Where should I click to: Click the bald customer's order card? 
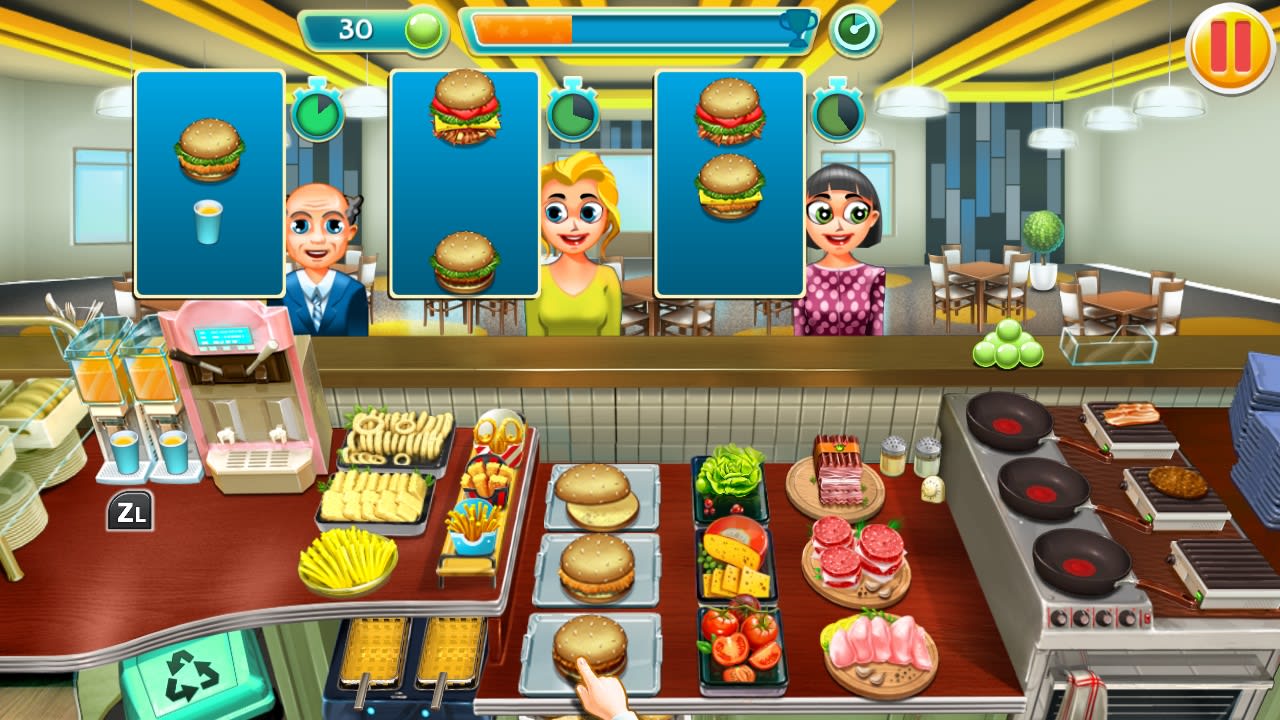coord(209,183)
